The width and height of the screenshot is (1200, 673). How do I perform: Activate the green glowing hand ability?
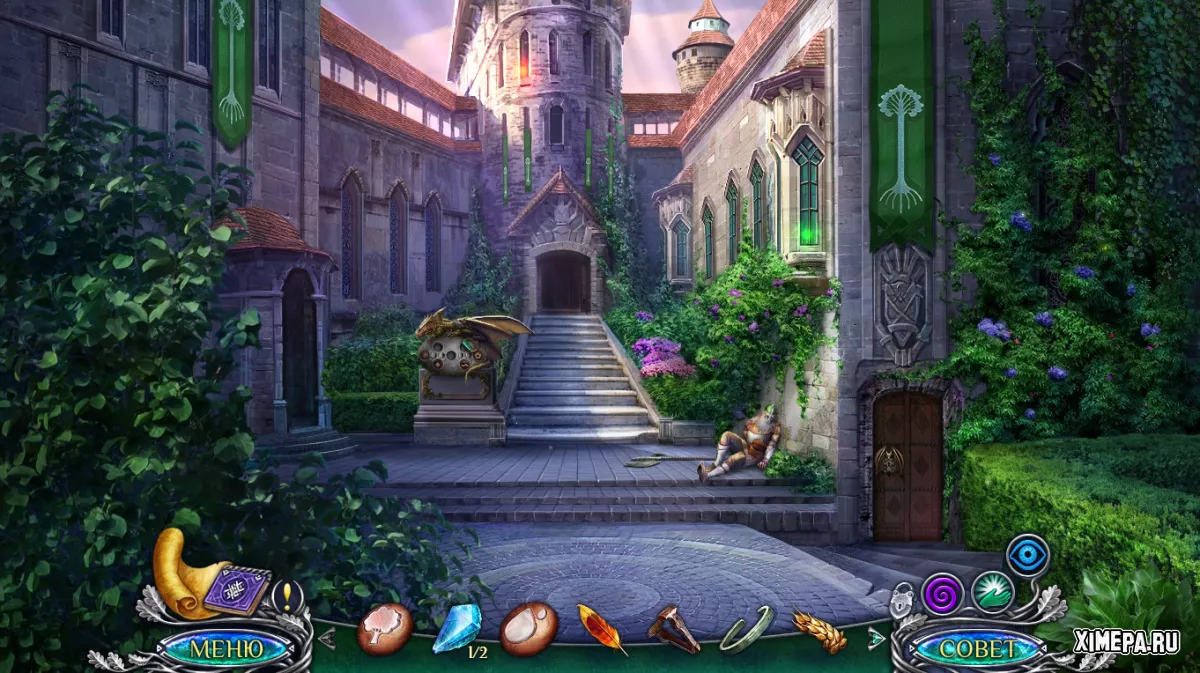pos(992,591)
